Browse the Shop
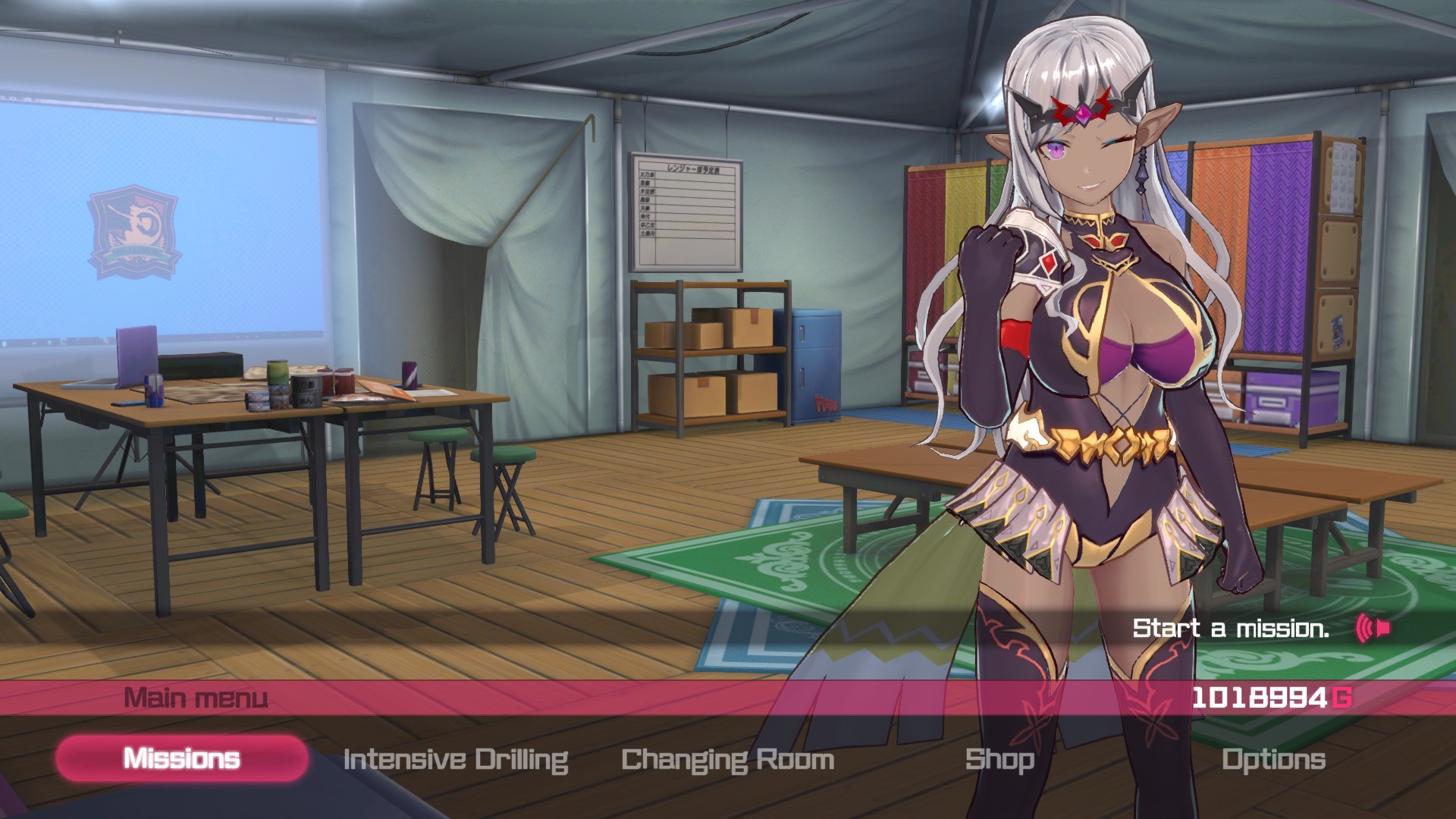 point(999,758)
